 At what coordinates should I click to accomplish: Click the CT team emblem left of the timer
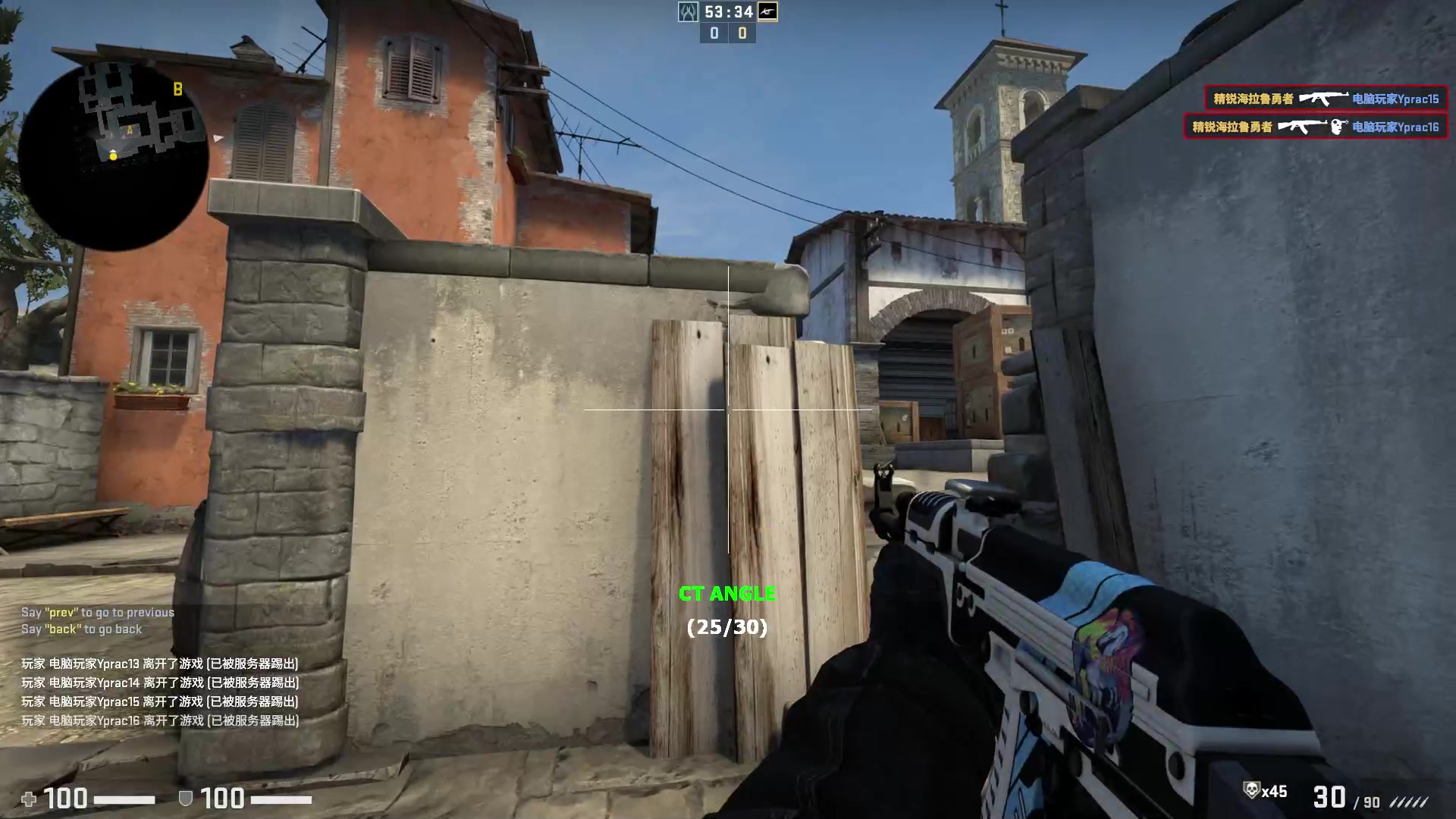688,12
